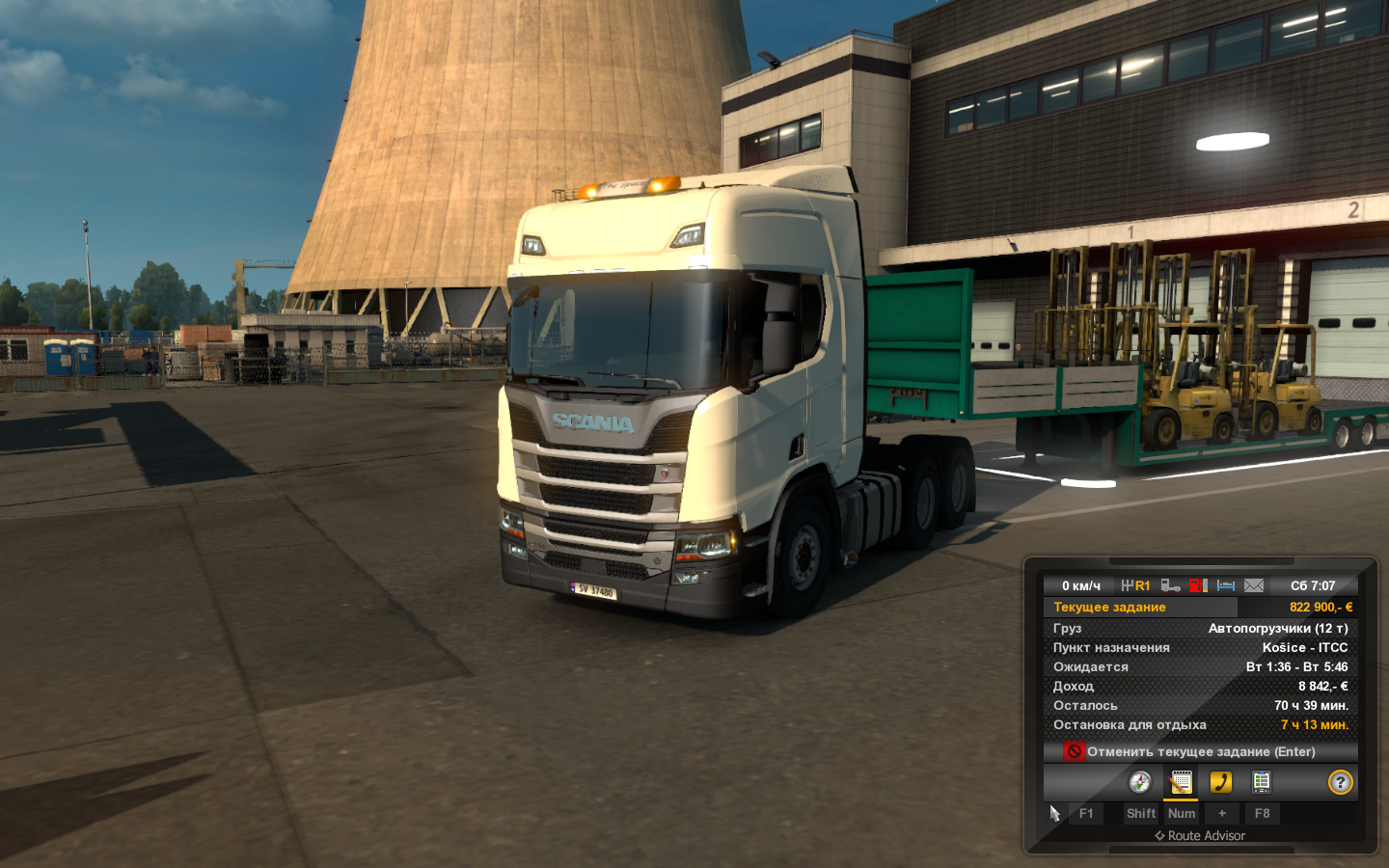Switch to the compass navigation tab

click(1140, 782)
